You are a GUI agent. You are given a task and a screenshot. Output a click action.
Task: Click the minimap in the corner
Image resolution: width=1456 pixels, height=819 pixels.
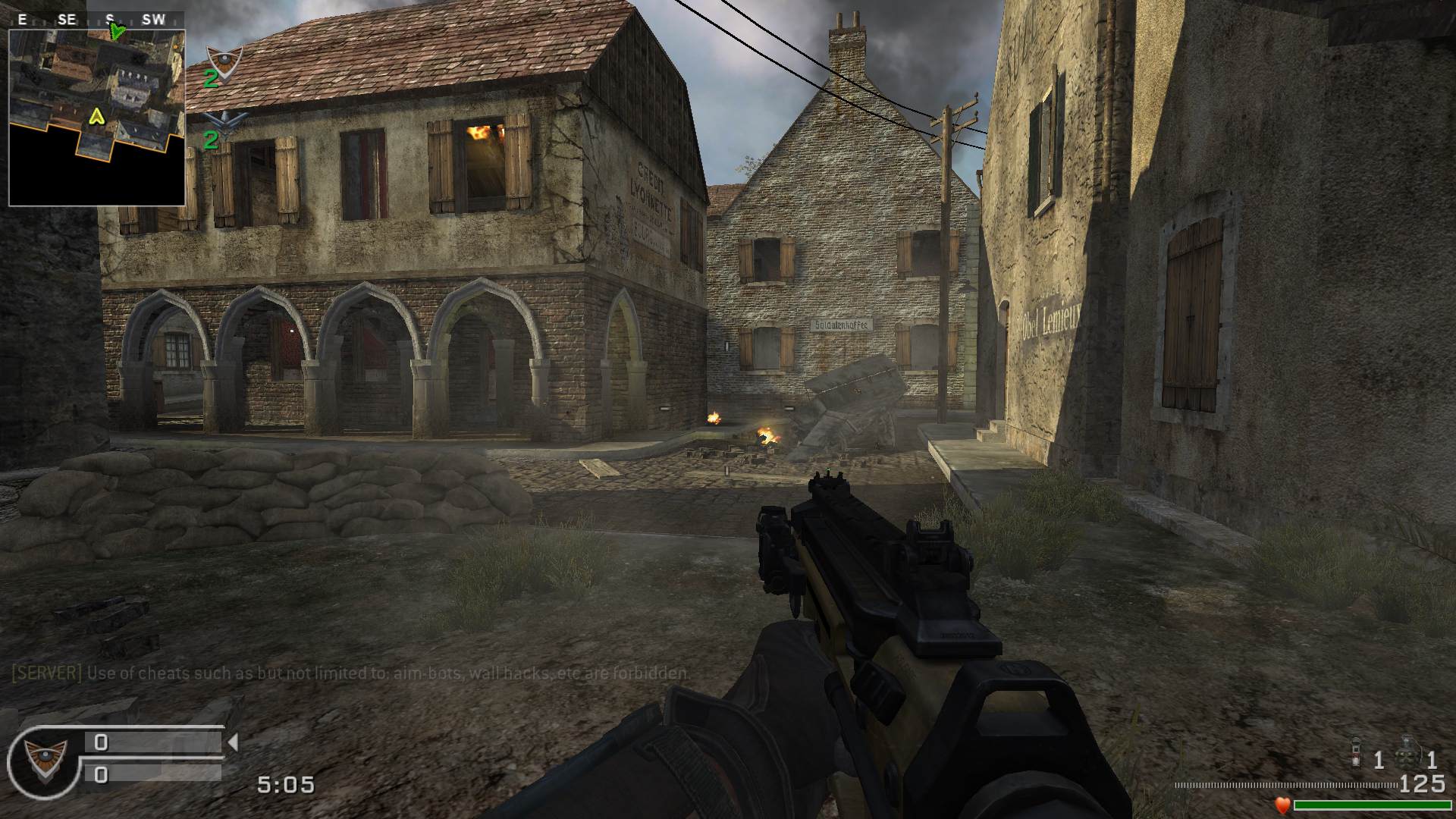pyautogui.click(x=96, y=118)
